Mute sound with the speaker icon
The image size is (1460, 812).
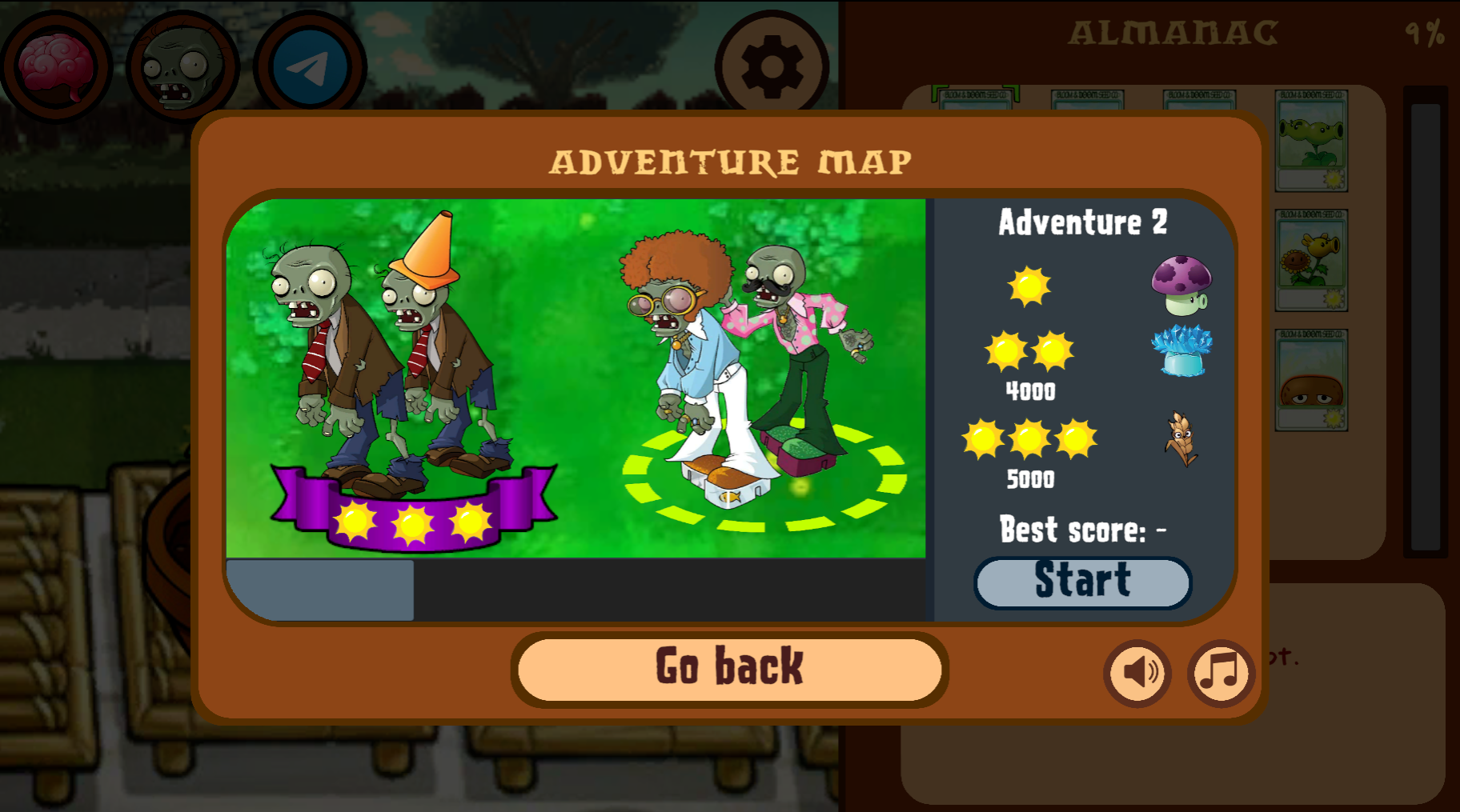(x=1137, y=674)
